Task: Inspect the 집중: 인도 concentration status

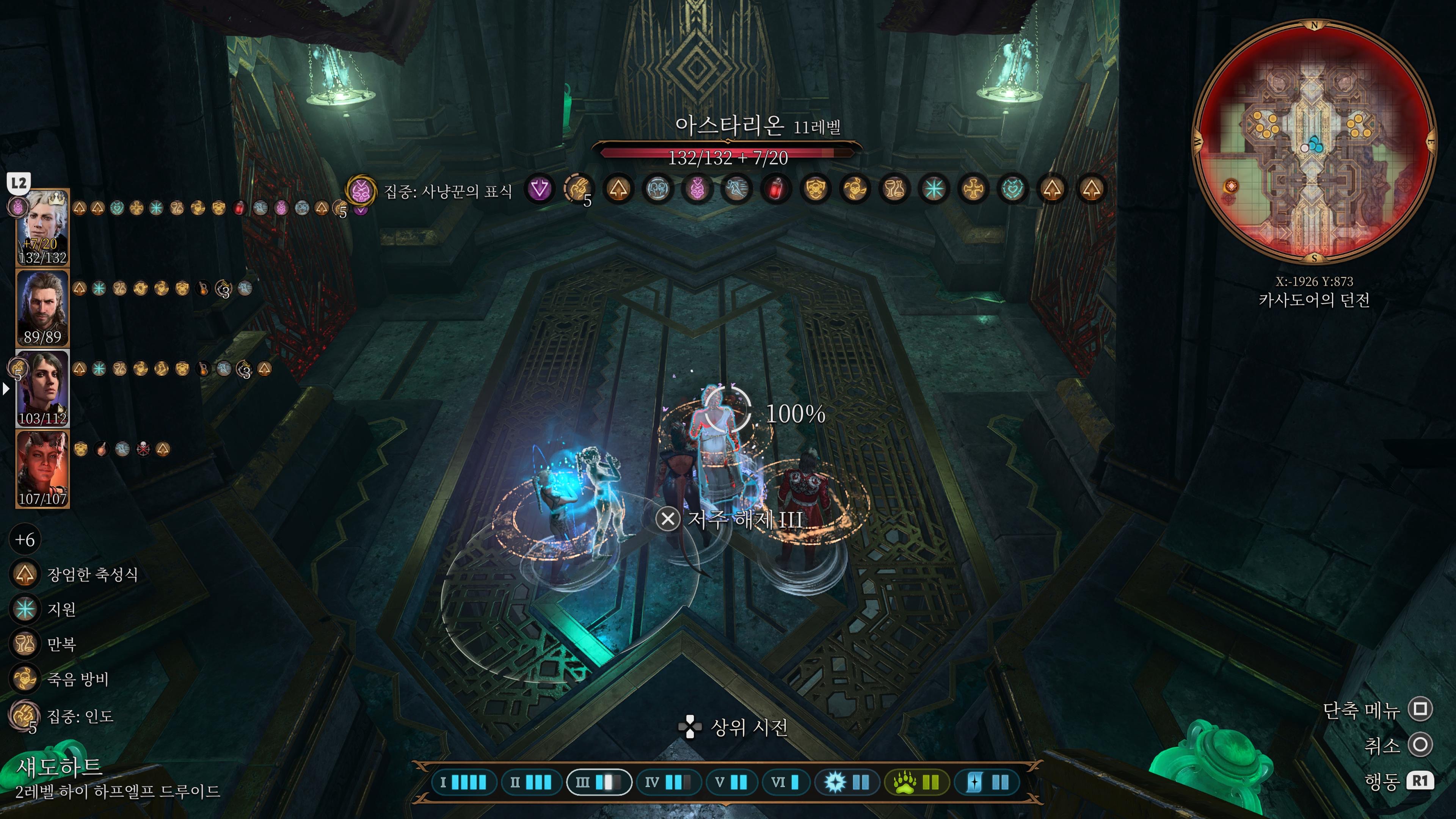Action: tap(25, 715)
